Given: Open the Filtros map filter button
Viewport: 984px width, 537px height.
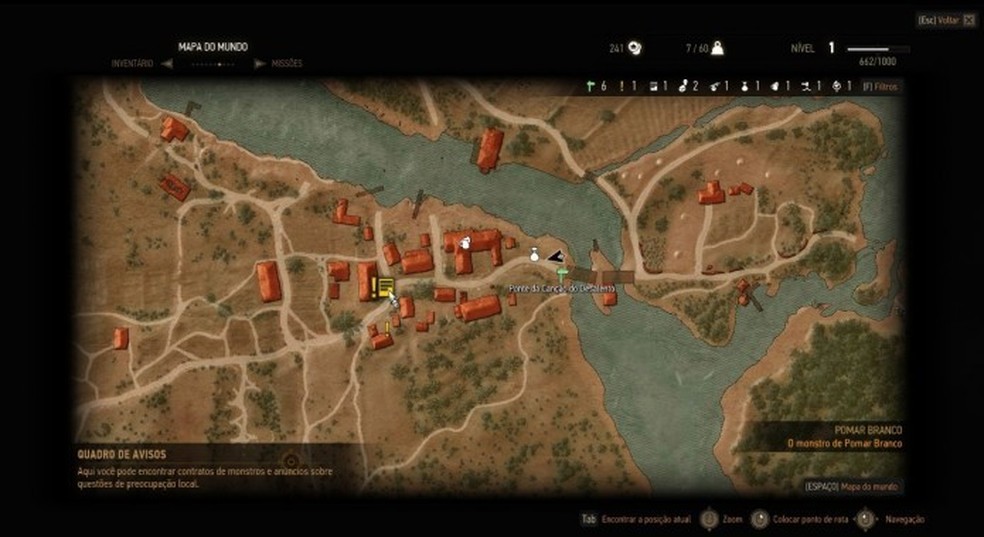Looking at the screenshot, I should [880, 87].
